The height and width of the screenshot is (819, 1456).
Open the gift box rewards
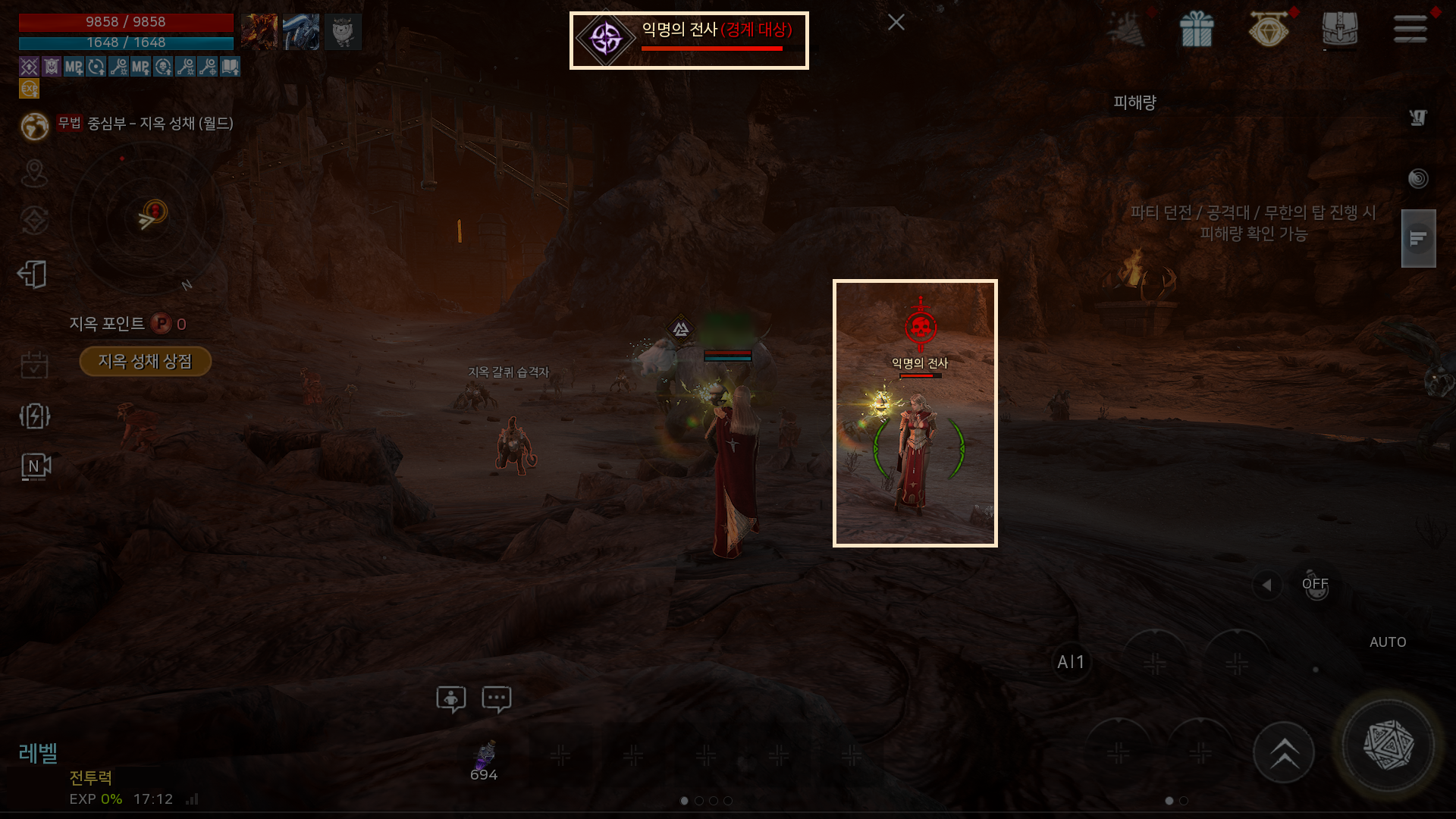[1196, 30]
